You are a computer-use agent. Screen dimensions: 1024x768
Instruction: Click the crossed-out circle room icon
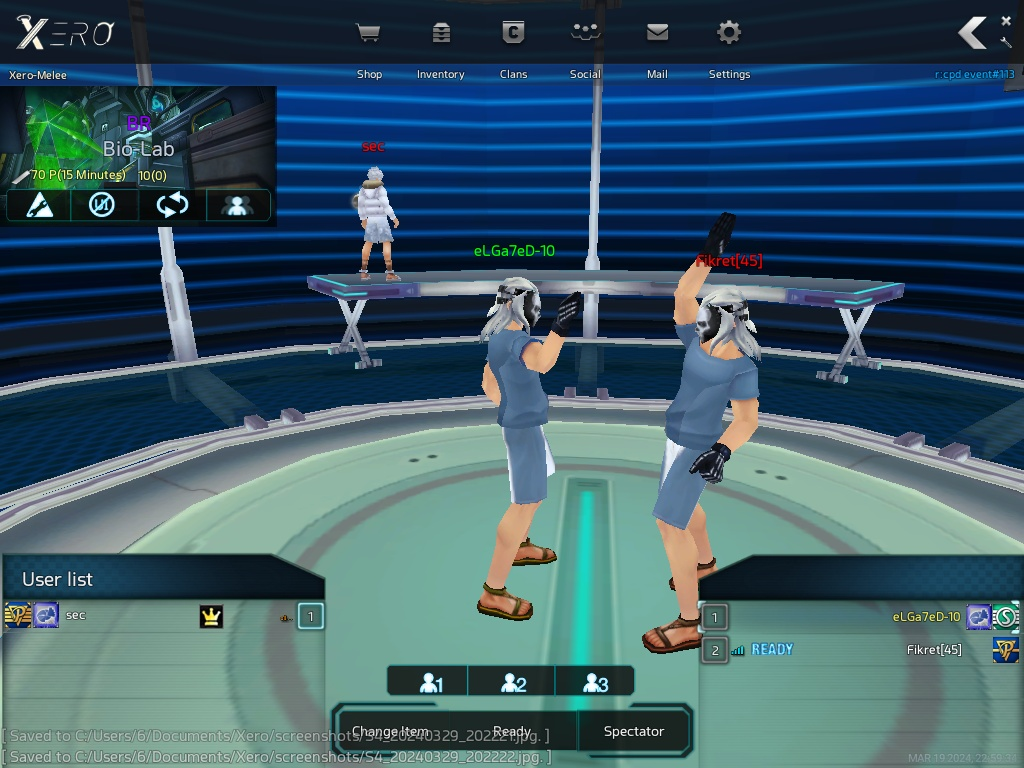(x=102, y=205)
